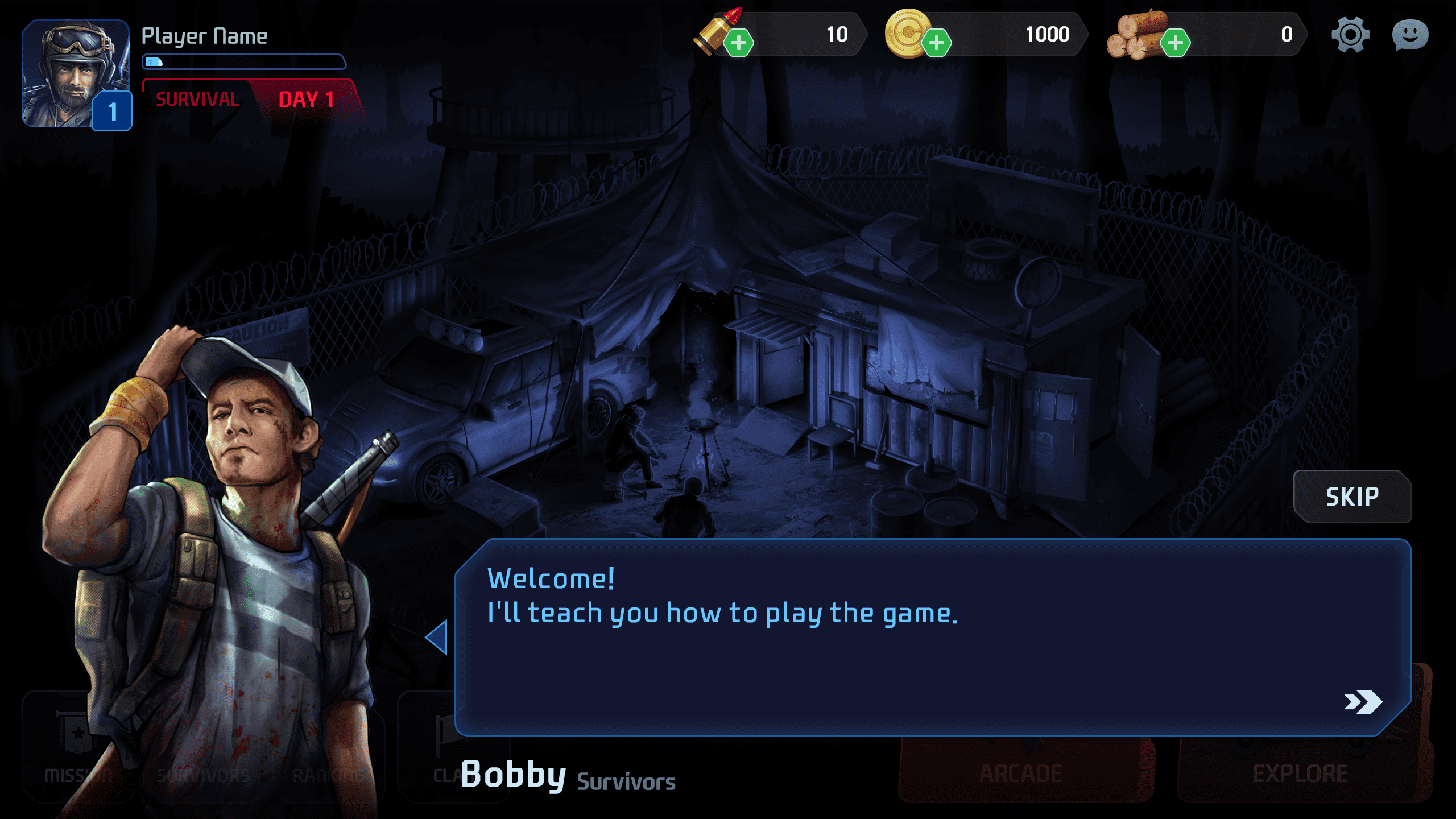The image size is (1456, 819).
Task: Advance dialogue with the double-arrow icon
Action: point(1363,702)
